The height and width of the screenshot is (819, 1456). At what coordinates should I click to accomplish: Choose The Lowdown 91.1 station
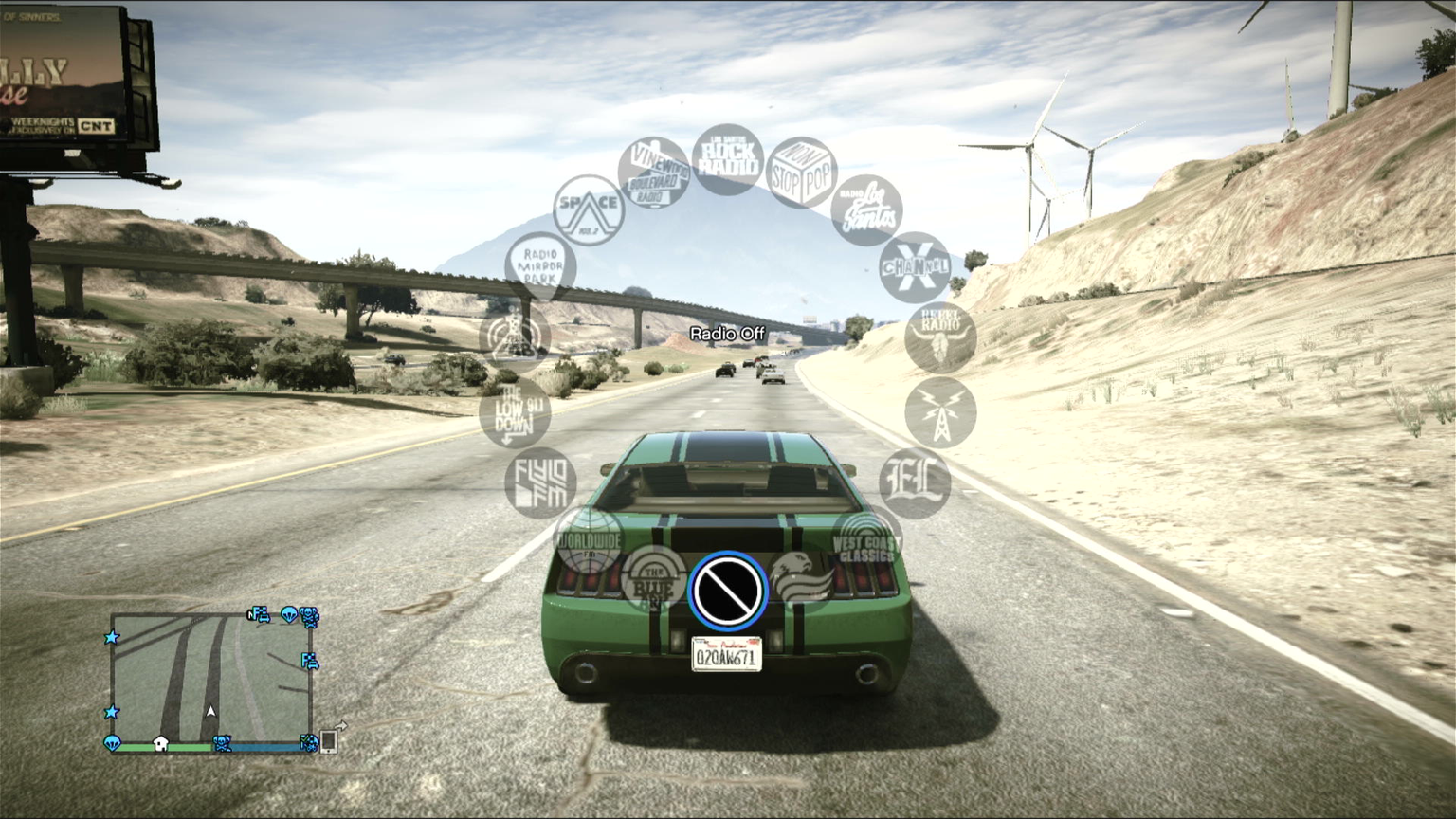515,412
